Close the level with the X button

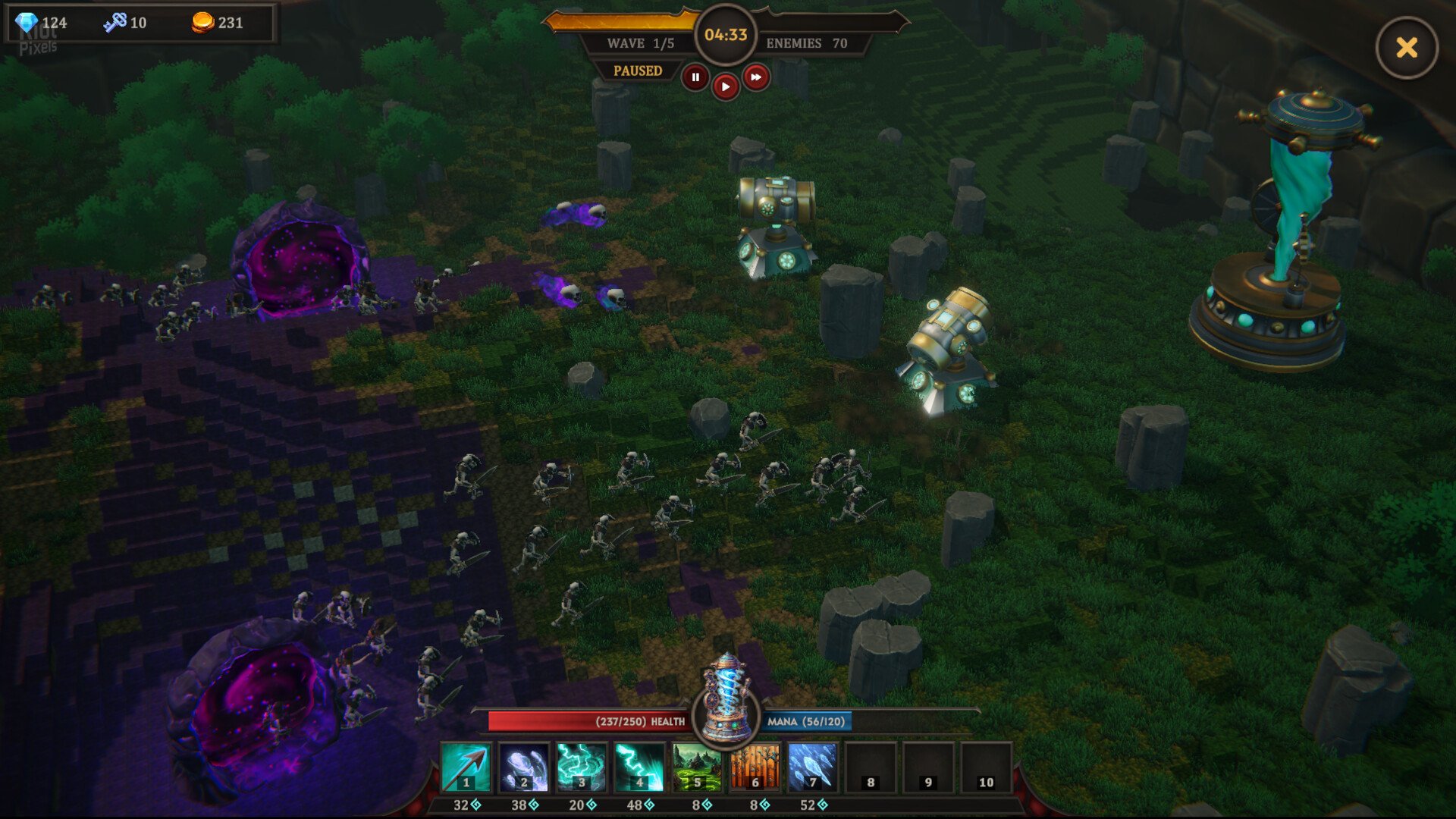pos(1407,48)
